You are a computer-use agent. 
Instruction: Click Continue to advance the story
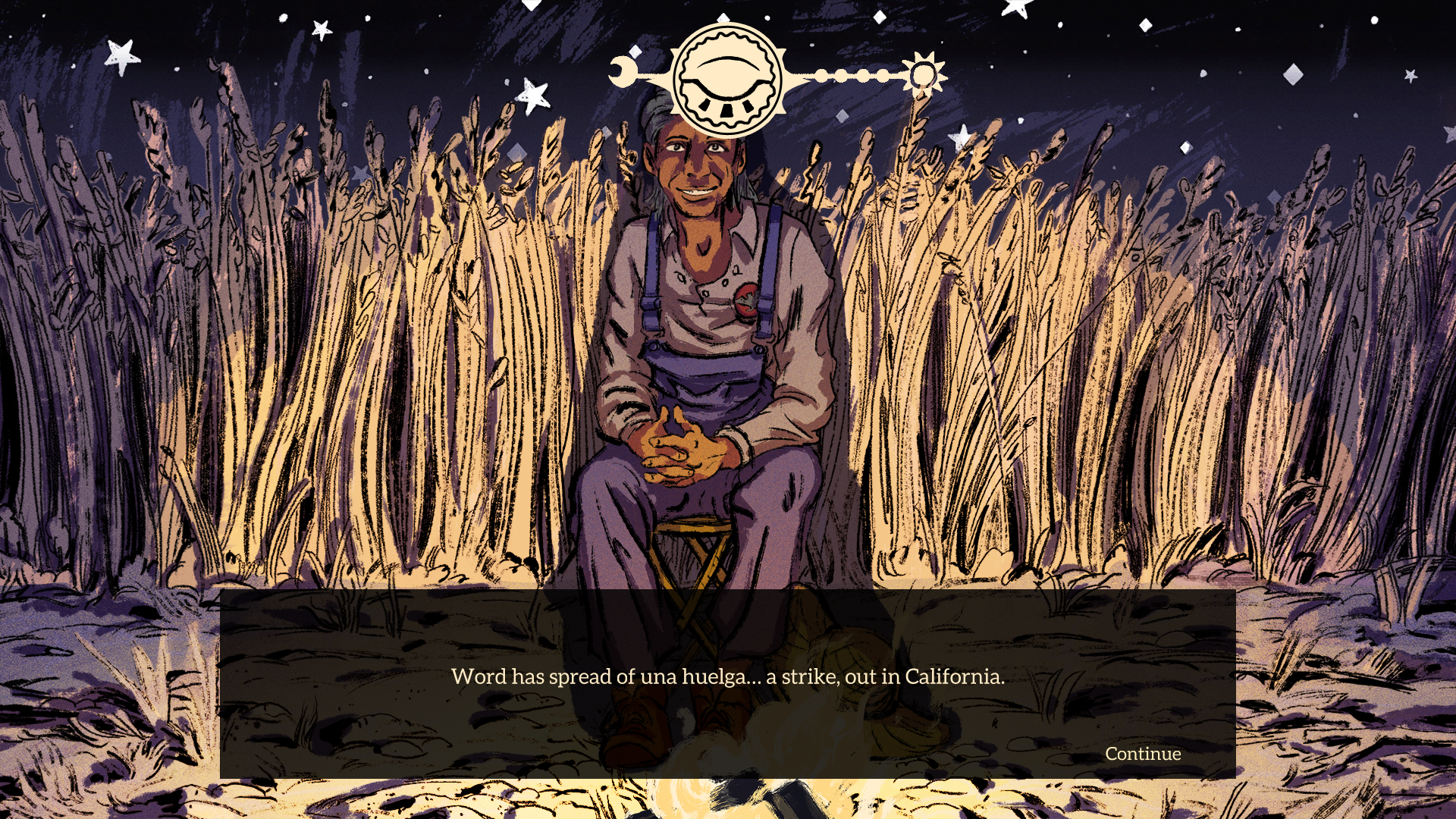pos(1142,754)
